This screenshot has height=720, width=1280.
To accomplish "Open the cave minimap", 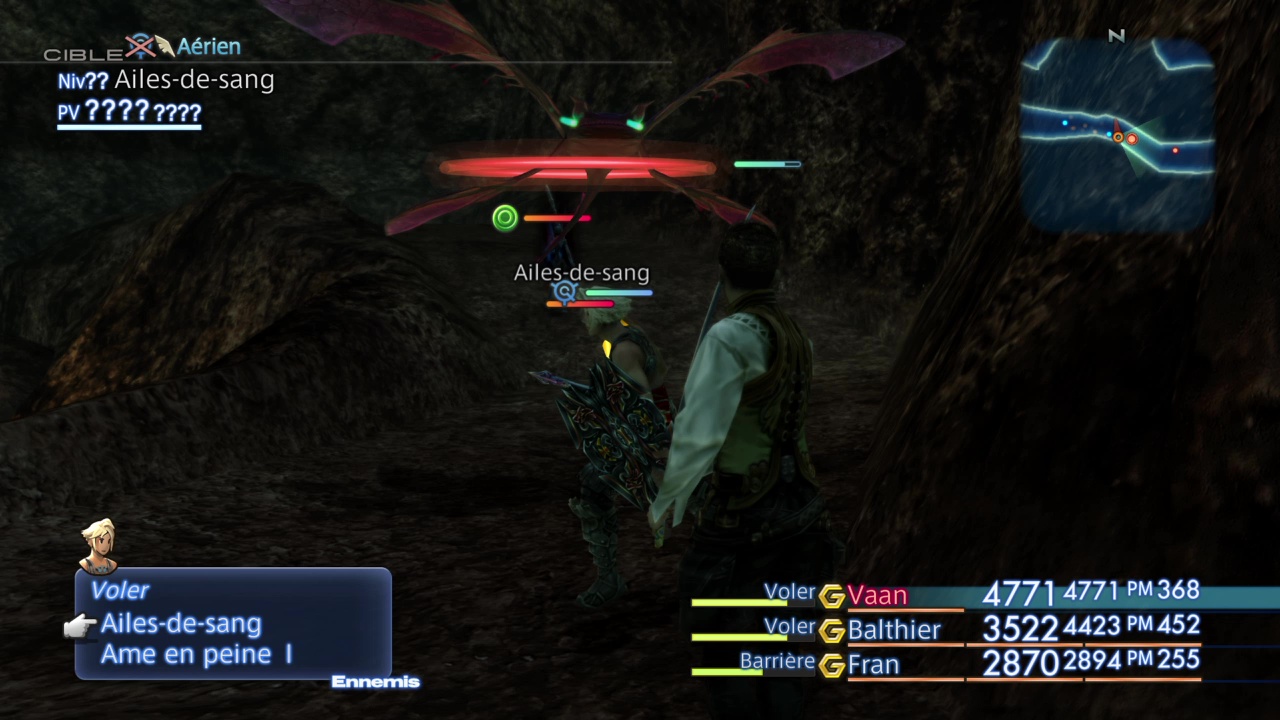I will [x=1117, y=135].
